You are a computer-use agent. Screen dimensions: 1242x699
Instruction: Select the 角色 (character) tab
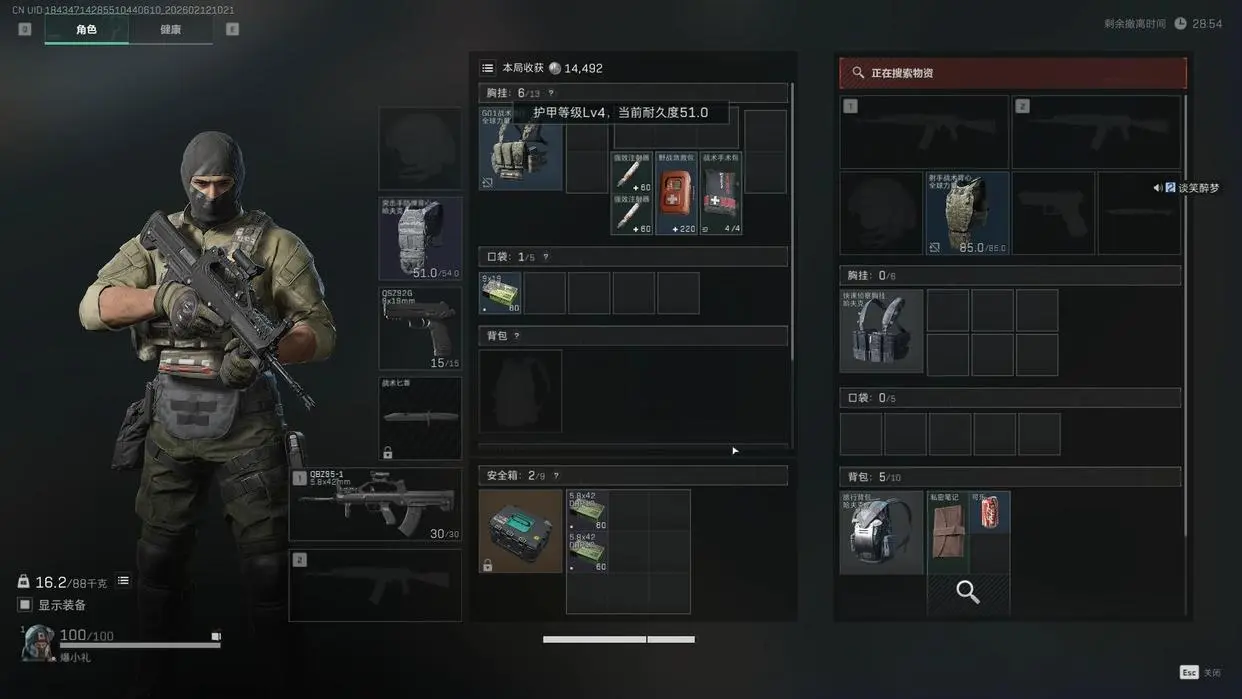click(86, 30)
